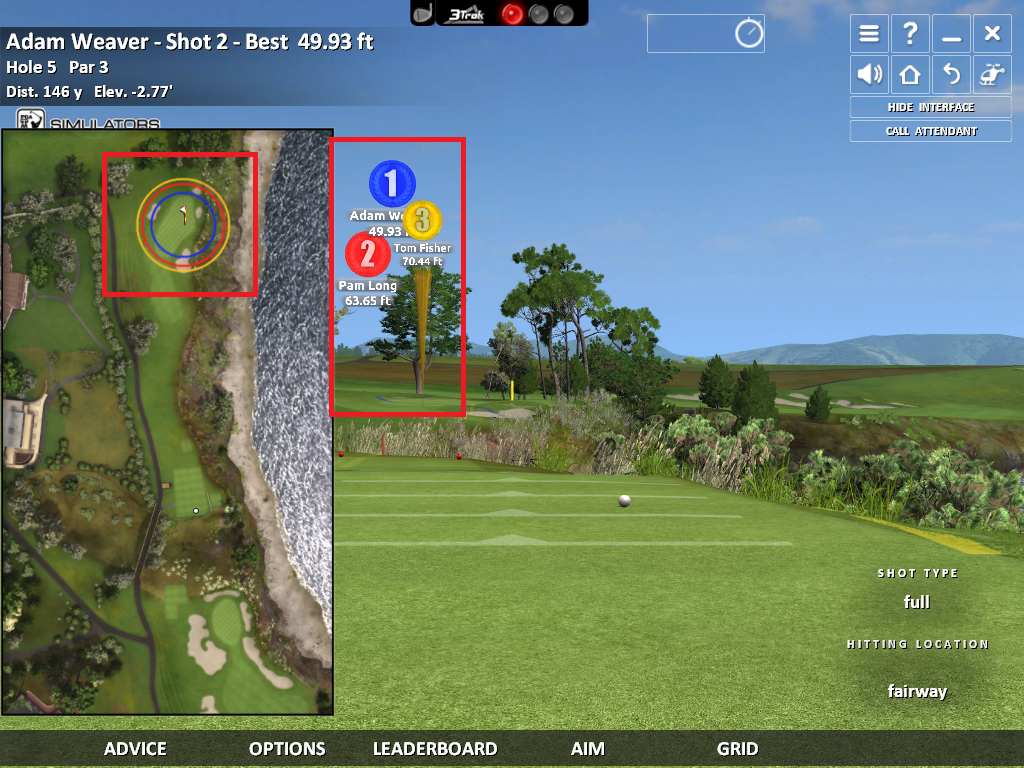Select the AIM option
The image size is (1024, 768).
click(588, 748)
